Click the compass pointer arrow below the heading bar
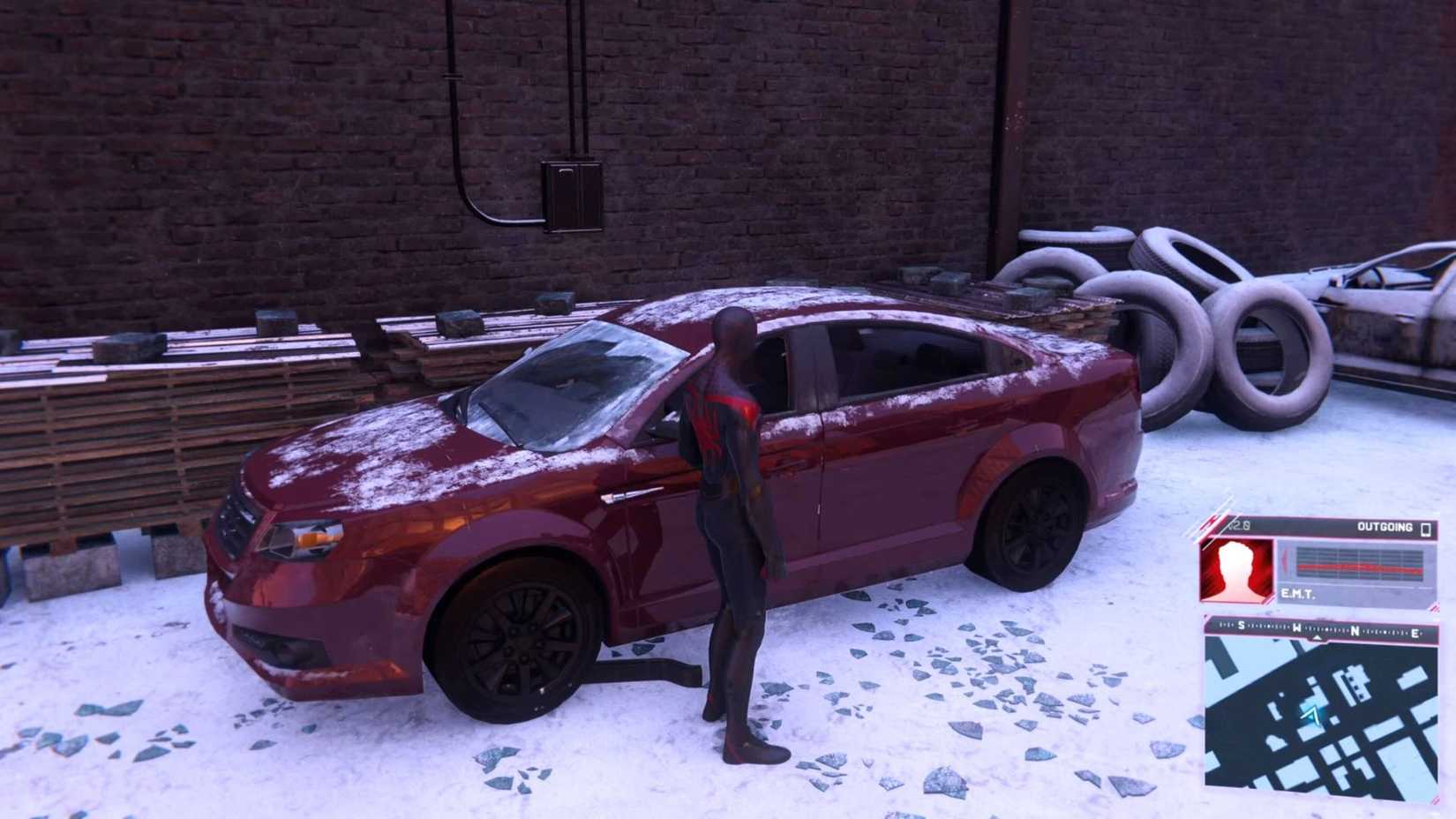The image size is (1456, 819). [x=1317, y=637]
